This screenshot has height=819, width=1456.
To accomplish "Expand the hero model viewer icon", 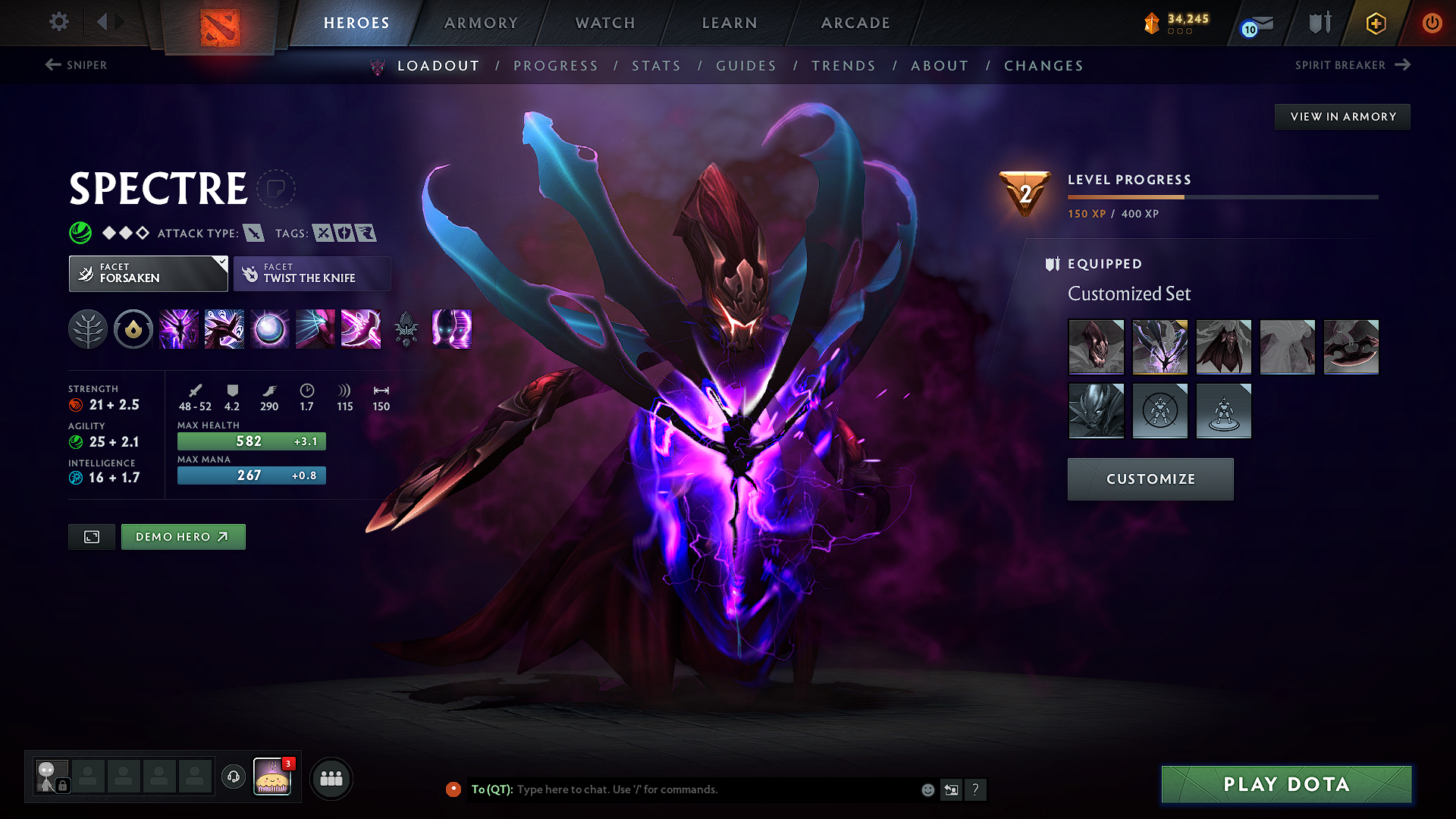I will (91, 536).
